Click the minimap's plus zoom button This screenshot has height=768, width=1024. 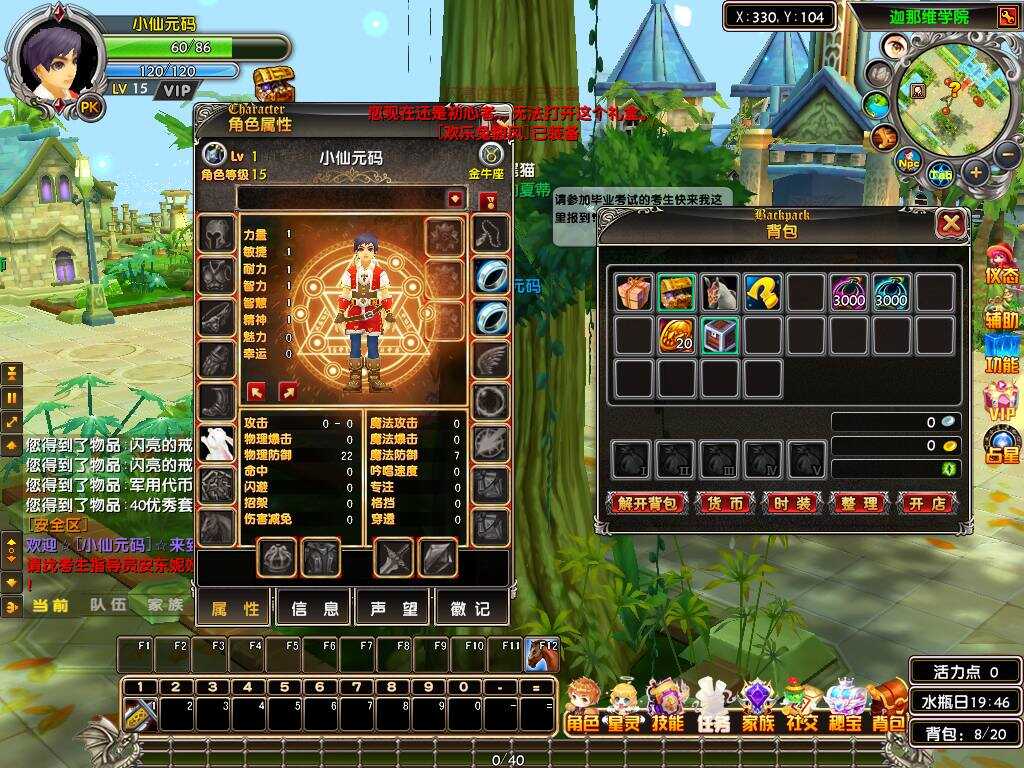click(x=976, y=172)
